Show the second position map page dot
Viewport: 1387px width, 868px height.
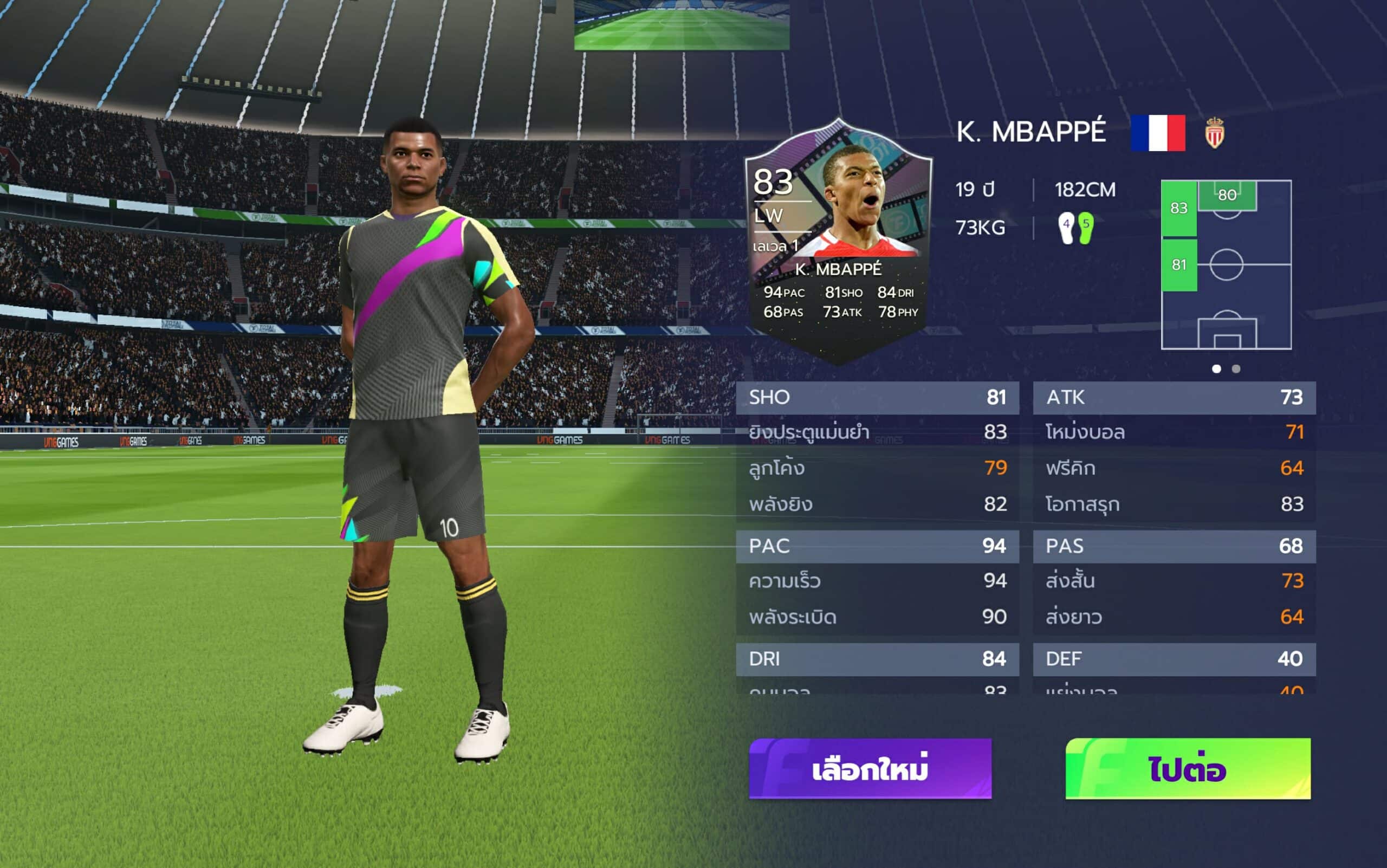tap(1236, 369)
